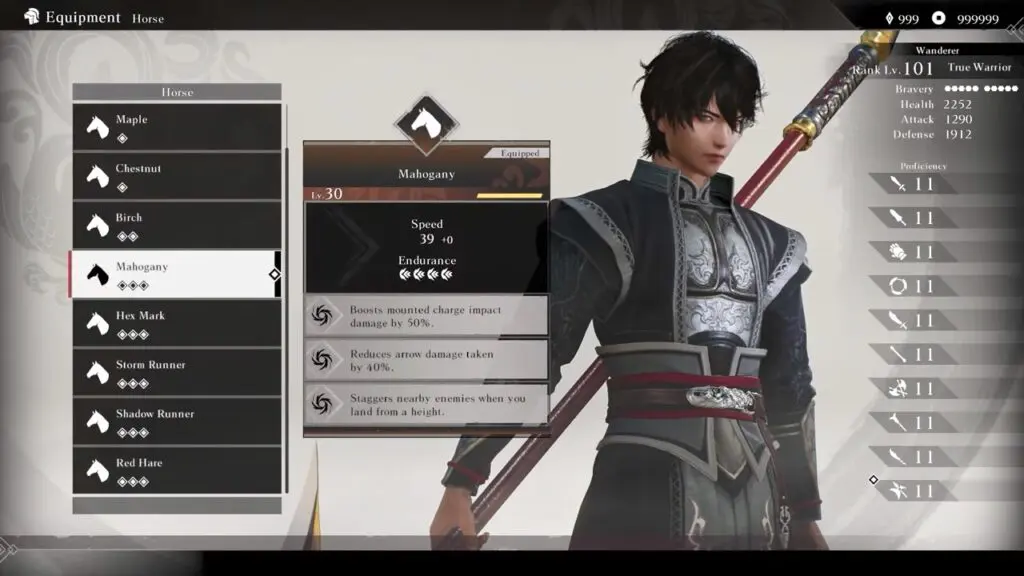The image size is (1024, 576).
Task: Choose the Hex Mark horse
Action: [x=176, y=323]
